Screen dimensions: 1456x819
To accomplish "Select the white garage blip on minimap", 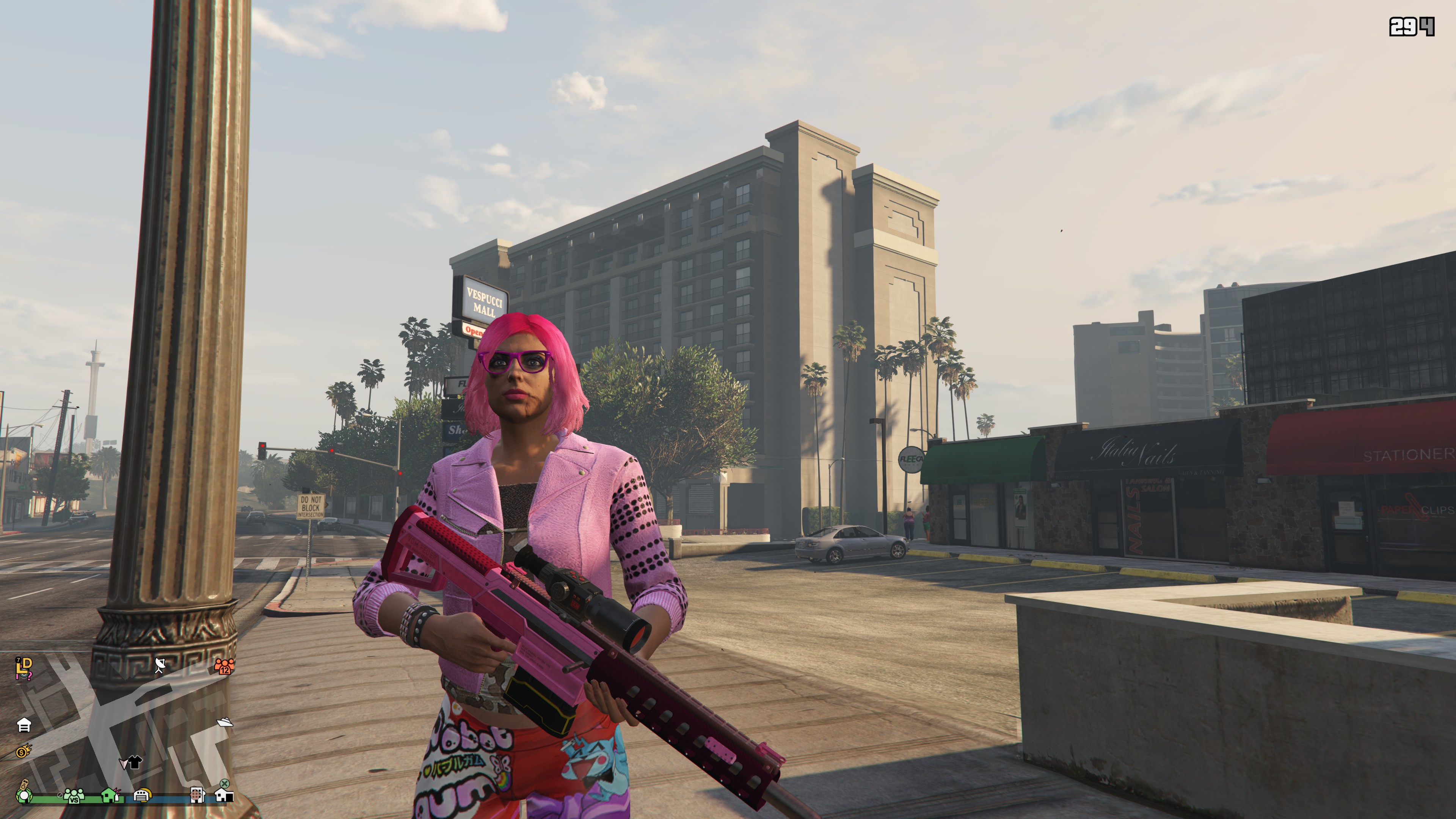I will (x=24, y=725).
